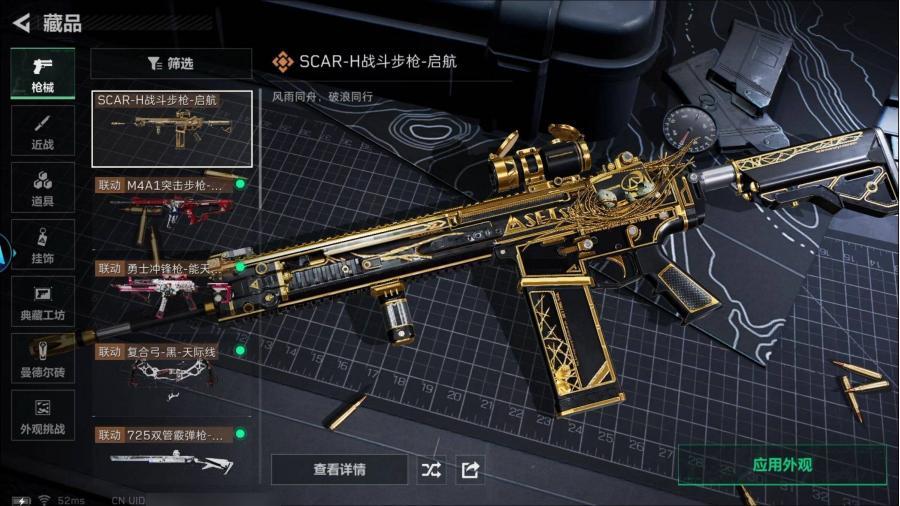The image size is (900, 506).
Task: Pick the 复合弓-黑-天际线 skin
Action: click(x=172, y=370)
